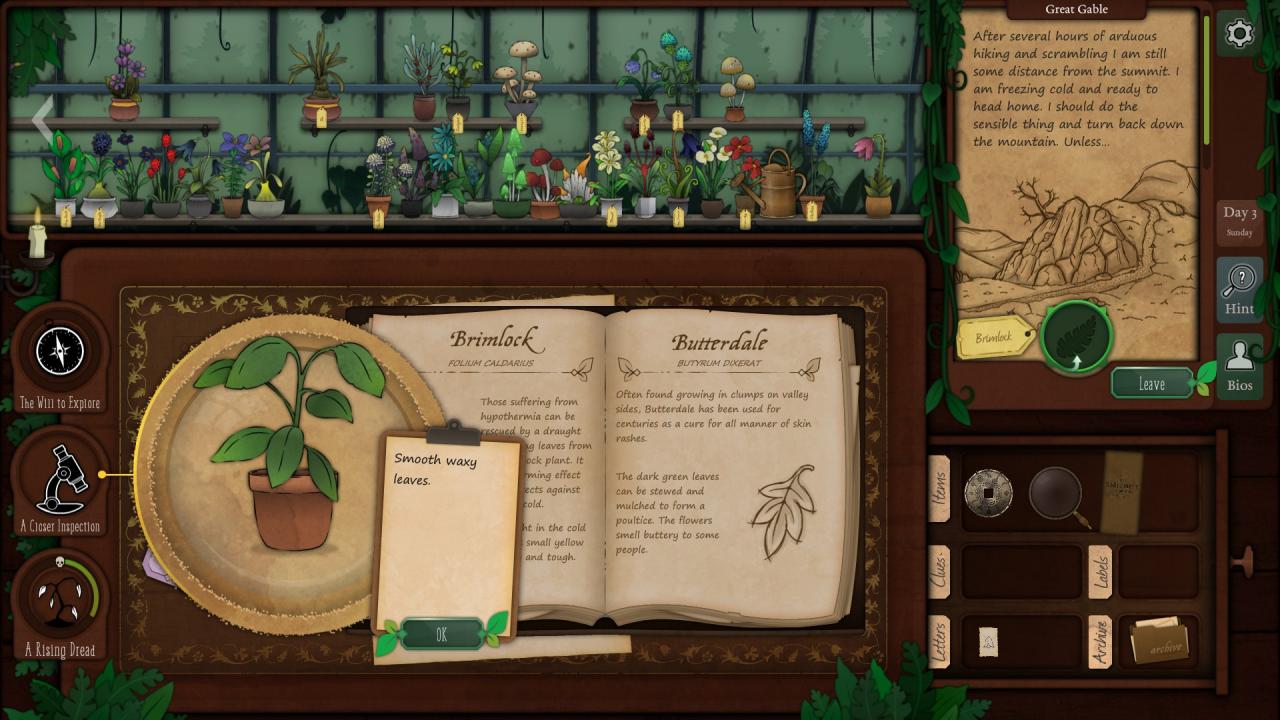Select the magnifying glass item
Image resolution: width=1280 pixels, height=720 pixels.
tap(1057, 493)
